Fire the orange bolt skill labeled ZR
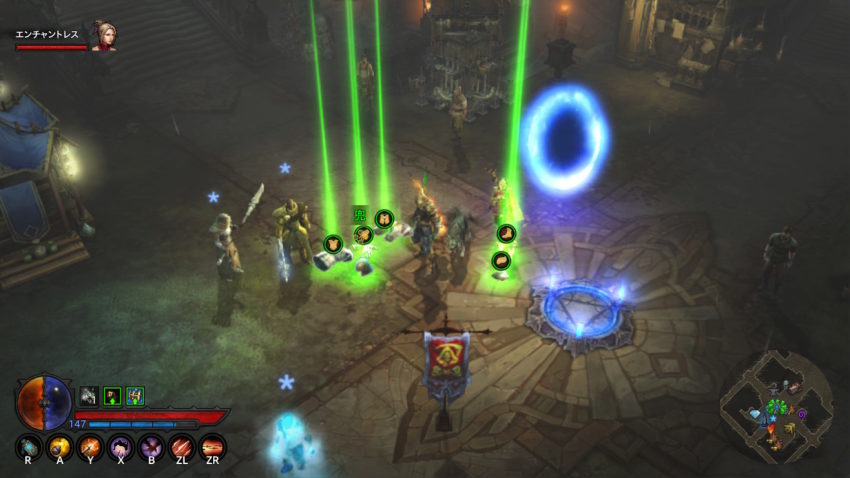Viewport: 850px width, 478px height. point(212,446)
